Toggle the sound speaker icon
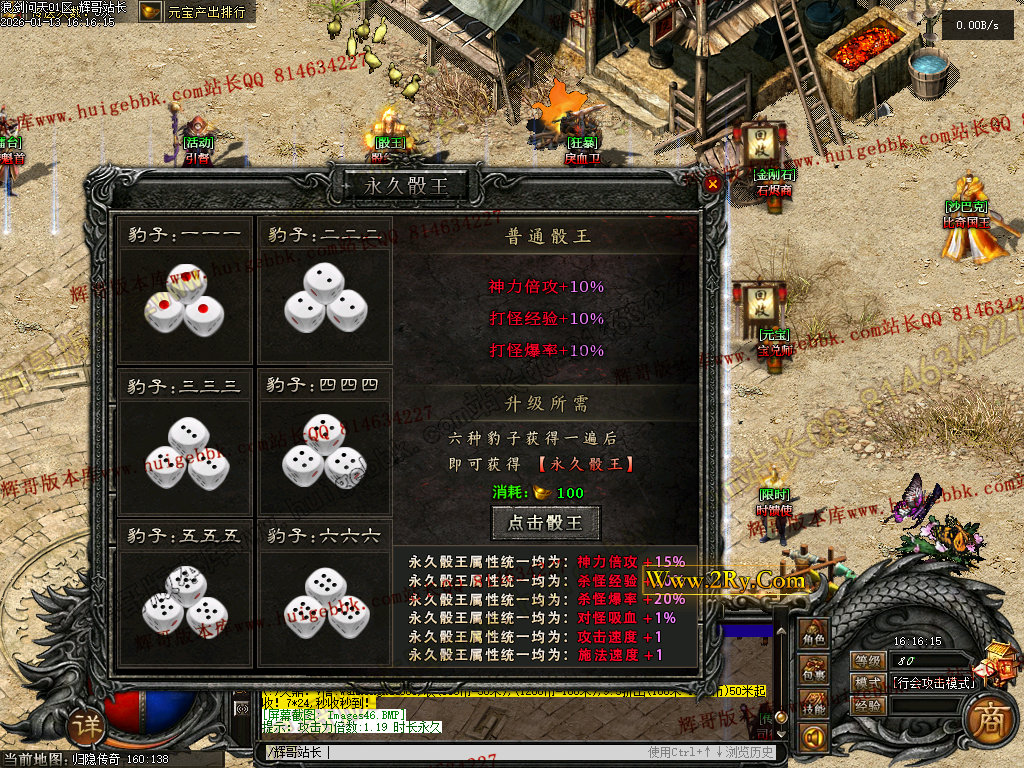Viewport: 1024px width, 768px height. click(815, 739)
